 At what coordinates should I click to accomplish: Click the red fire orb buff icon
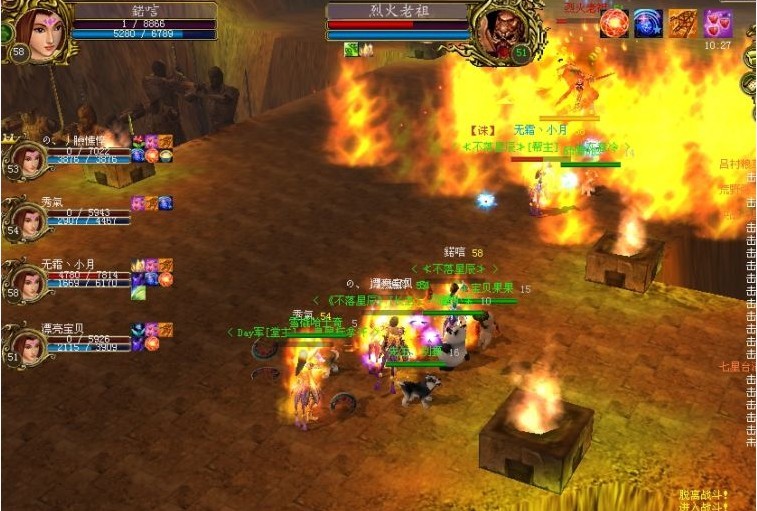[x=614, y=23]
